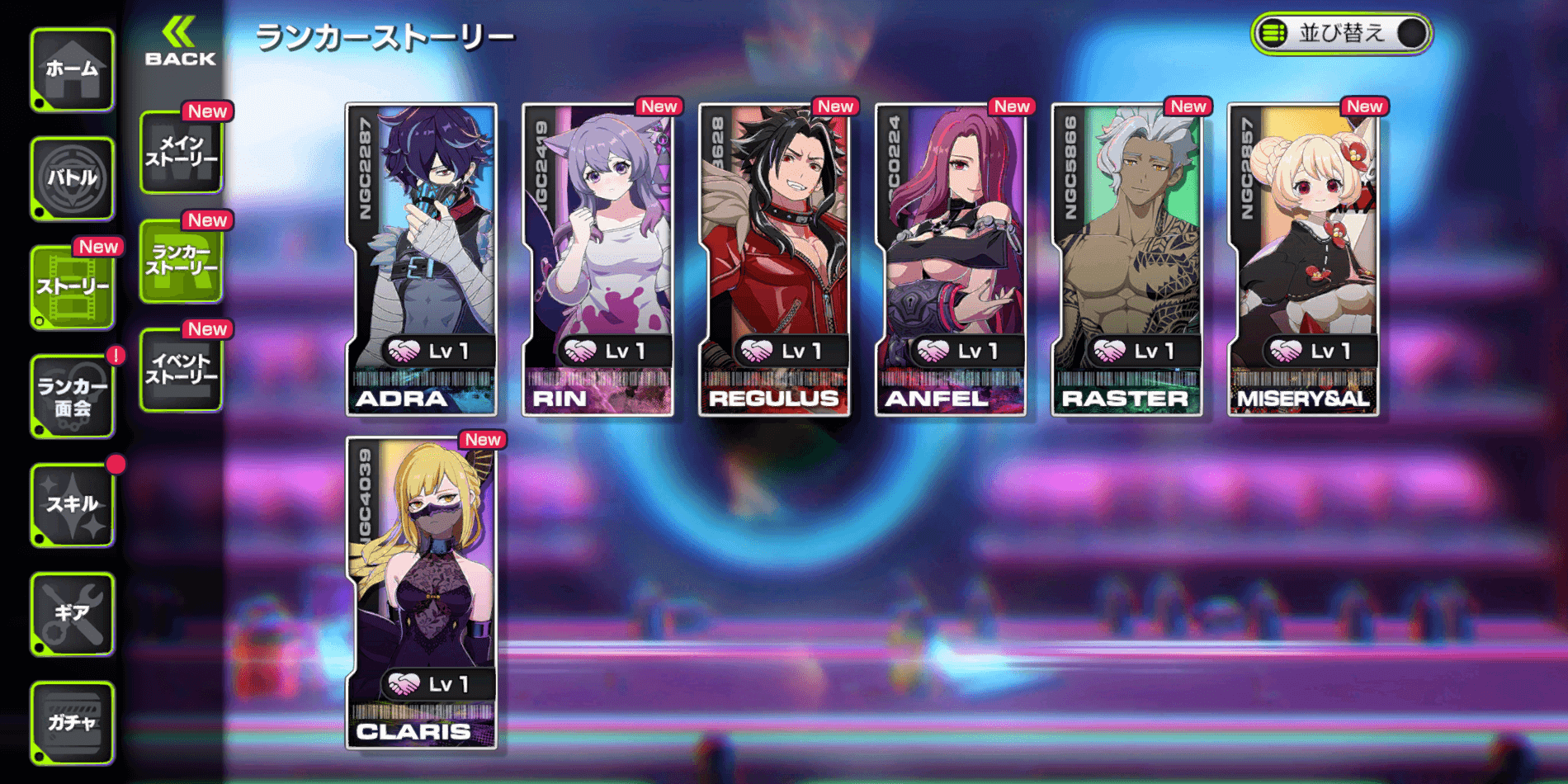Image resolution: width=1568 pixels, height=784 pixels.
Task: Open the REGULUS character story
Action: tap(775, 259)
